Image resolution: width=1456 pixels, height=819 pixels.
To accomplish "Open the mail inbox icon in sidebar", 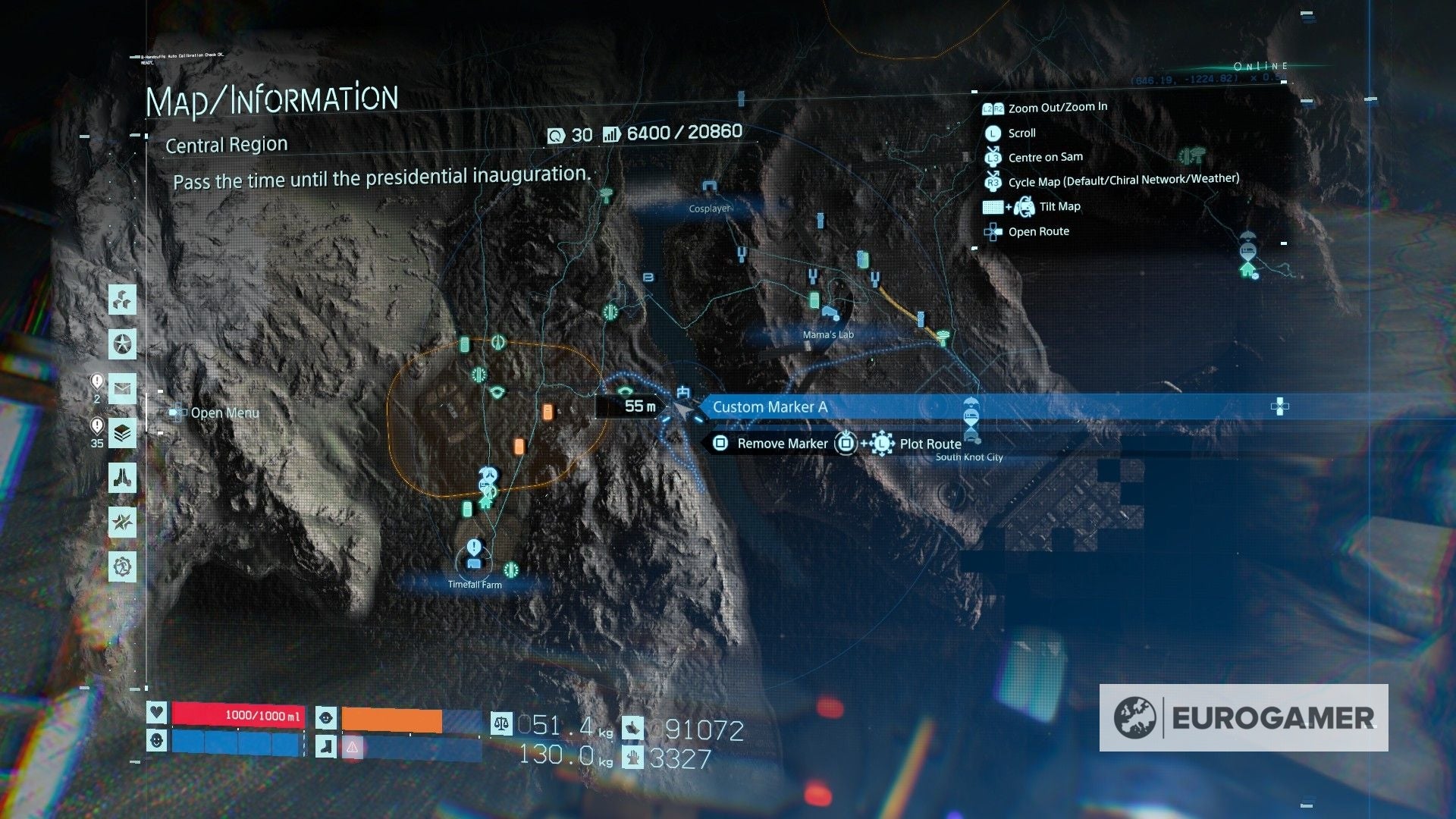I will 122,390.
